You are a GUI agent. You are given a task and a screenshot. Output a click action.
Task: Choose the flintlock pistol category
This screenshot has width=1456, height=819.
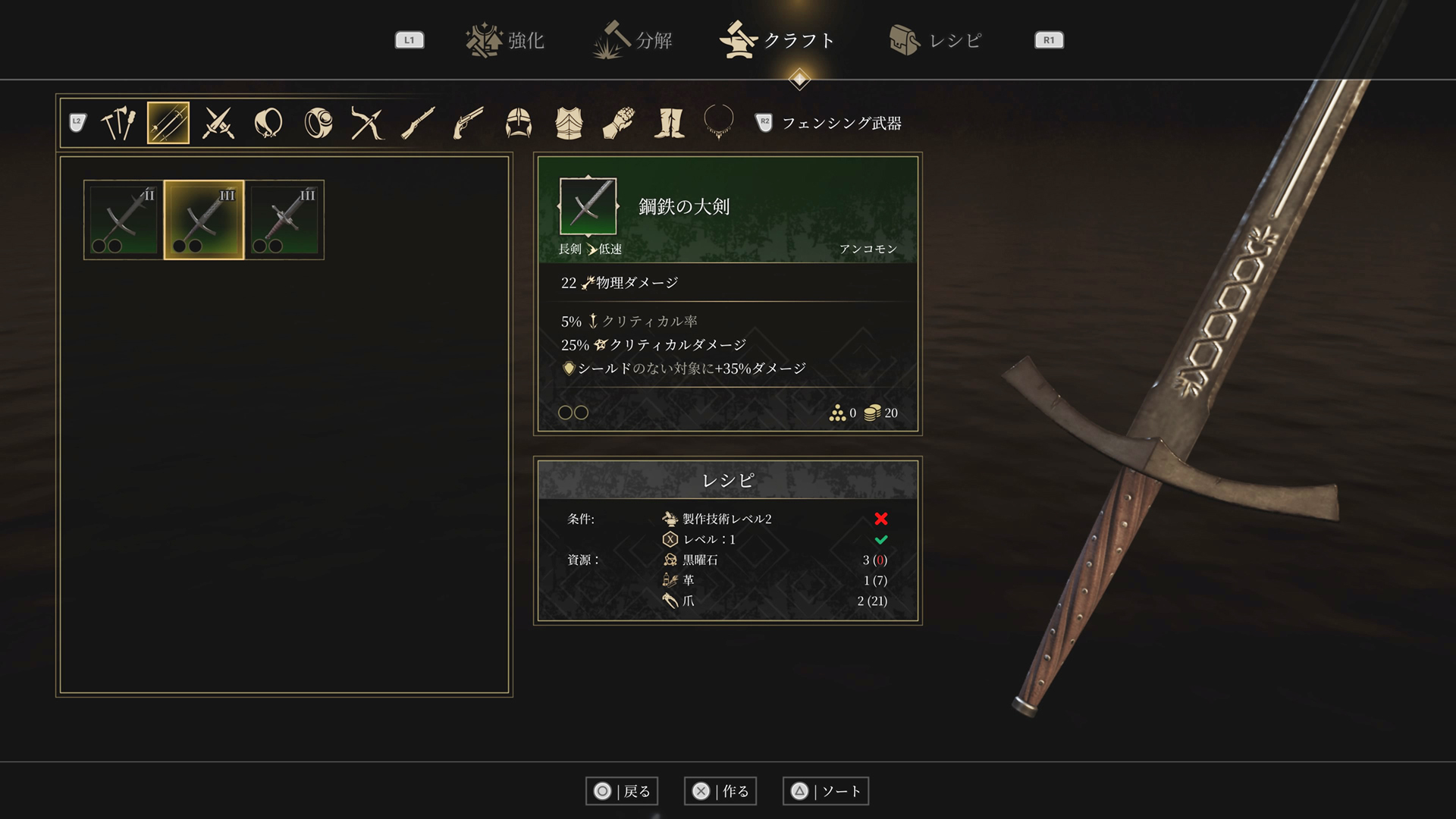pyautogui.click(x=468, y=123)
